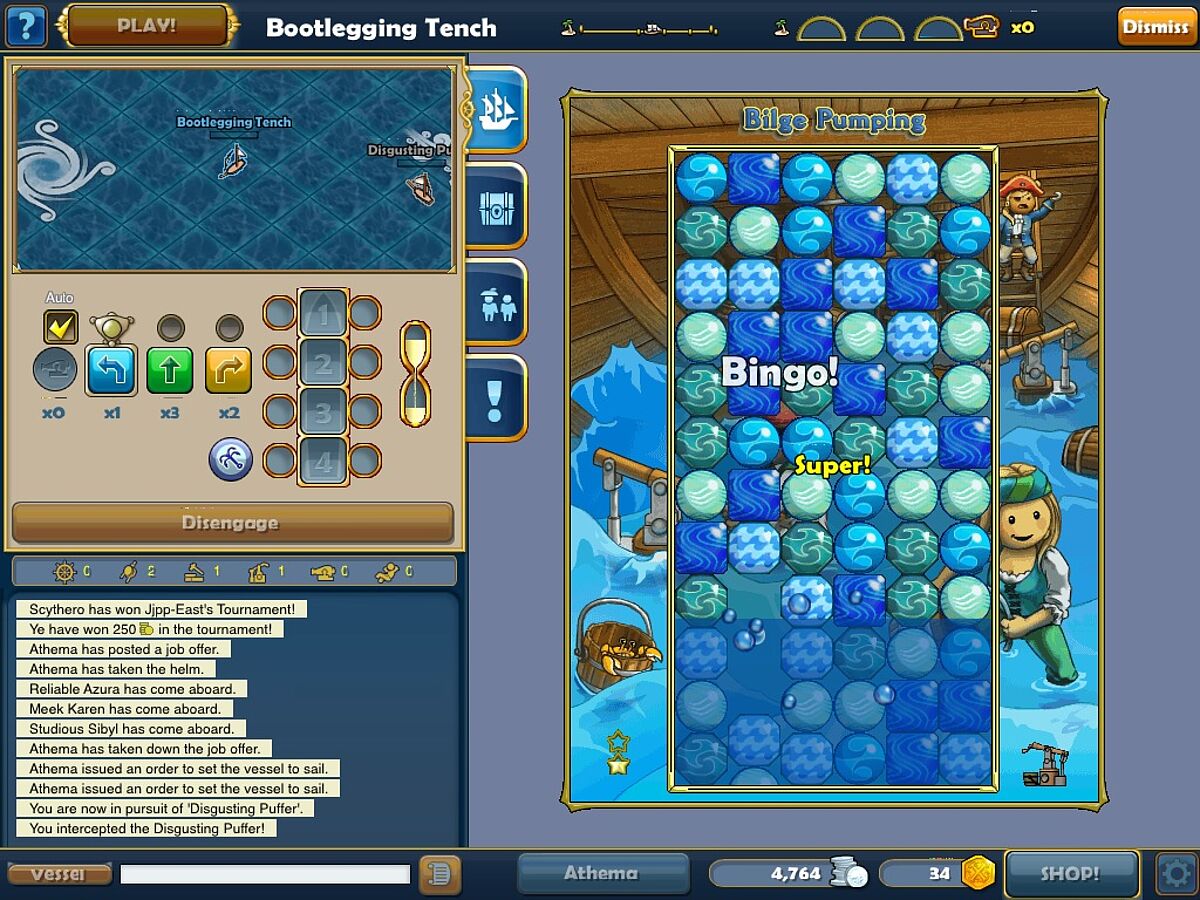
Task: Toggle the Auto checkbox
Action: (60, 327)
